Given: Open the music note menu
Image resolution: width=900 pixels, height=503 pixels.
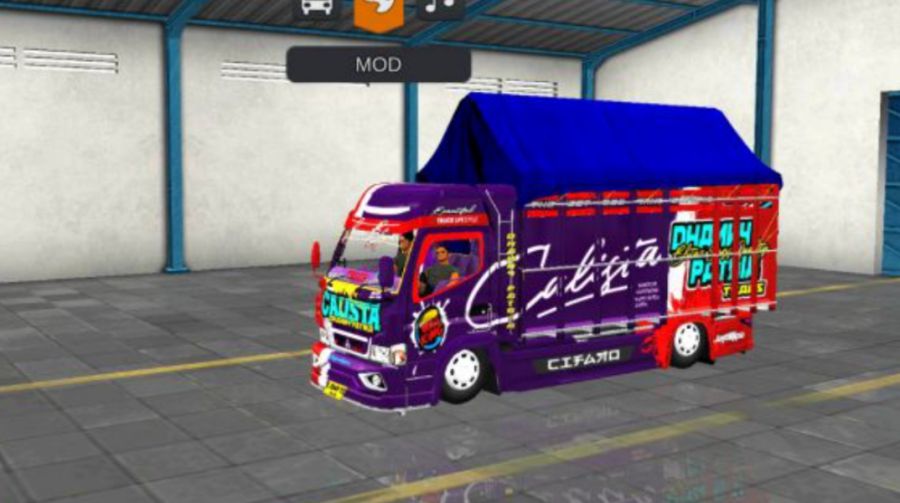Looking at the screenshot, I should click(441, 8).
